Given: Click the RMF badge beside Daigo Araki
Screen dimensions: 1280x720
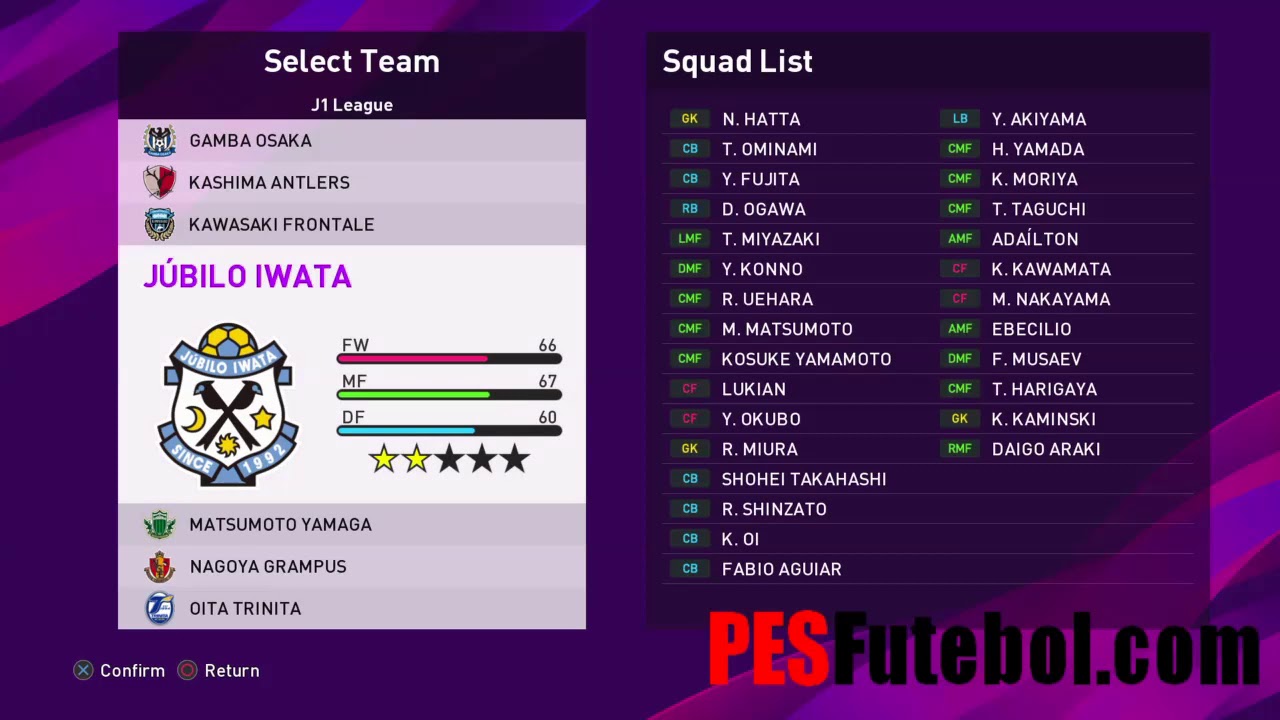Looking at the screenshot, I should click(959, 448).
